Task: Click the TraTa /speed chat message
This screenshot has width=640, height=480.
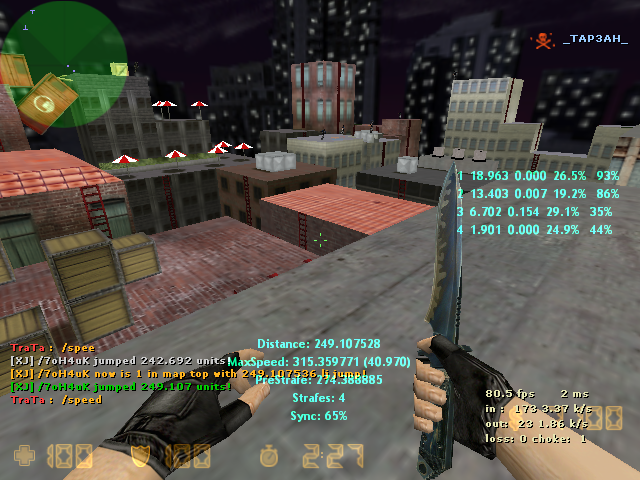Action: [56, 399]
